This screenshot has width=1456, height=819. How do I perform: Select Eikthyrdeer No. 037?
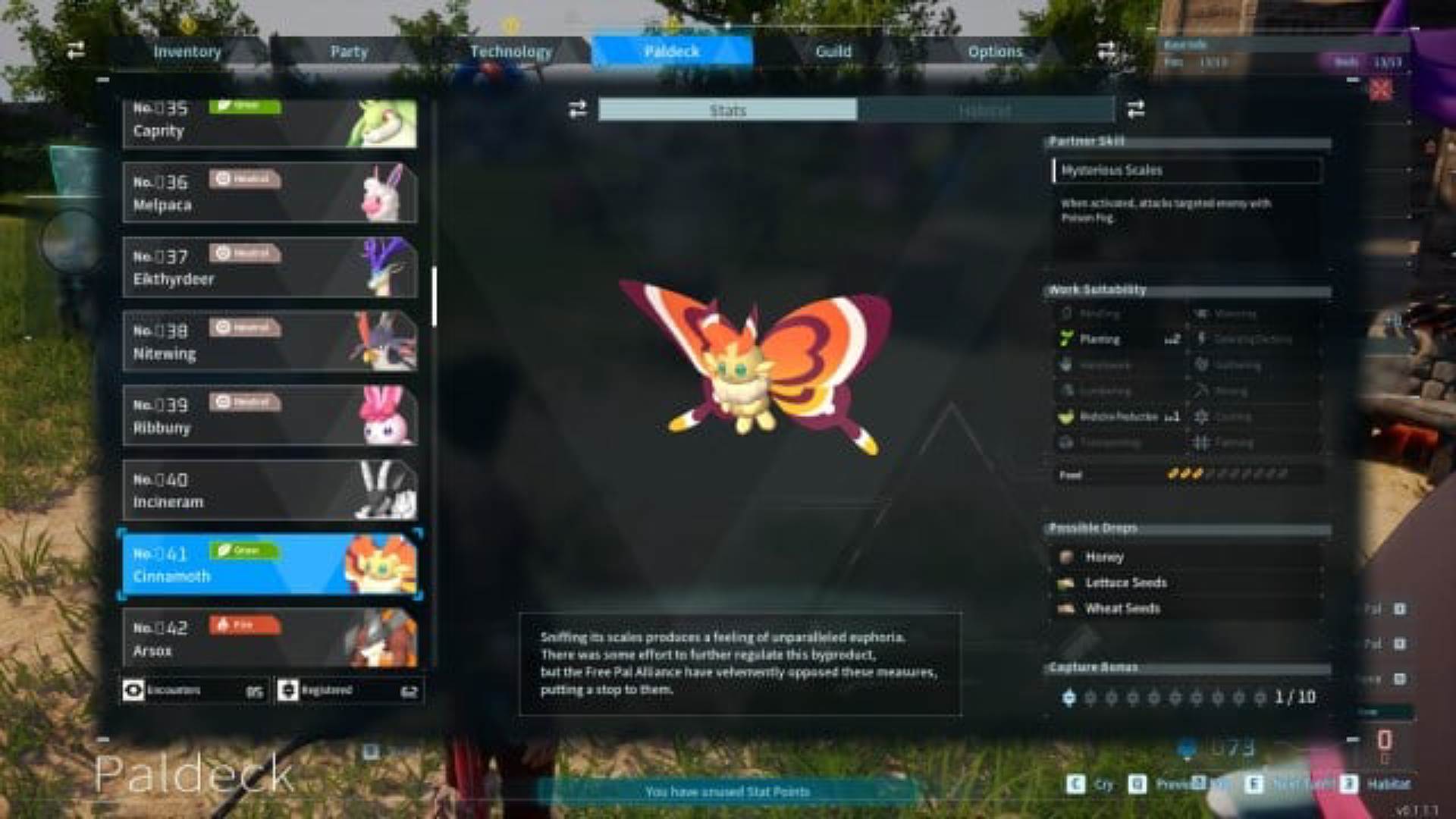[269, 267]
